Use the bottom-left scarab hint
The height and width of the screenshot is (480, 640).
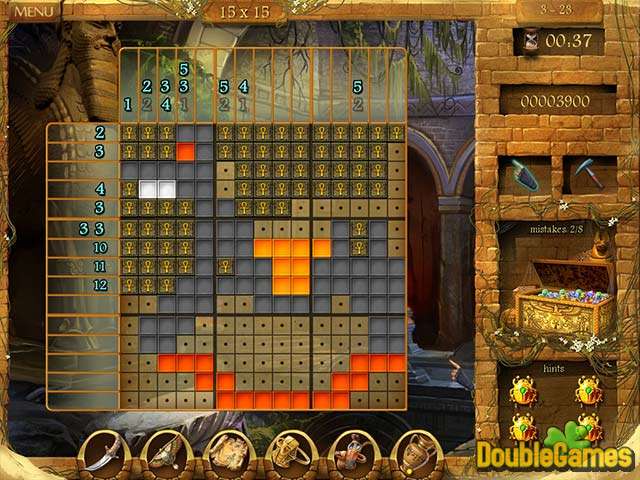click(525, 428)
